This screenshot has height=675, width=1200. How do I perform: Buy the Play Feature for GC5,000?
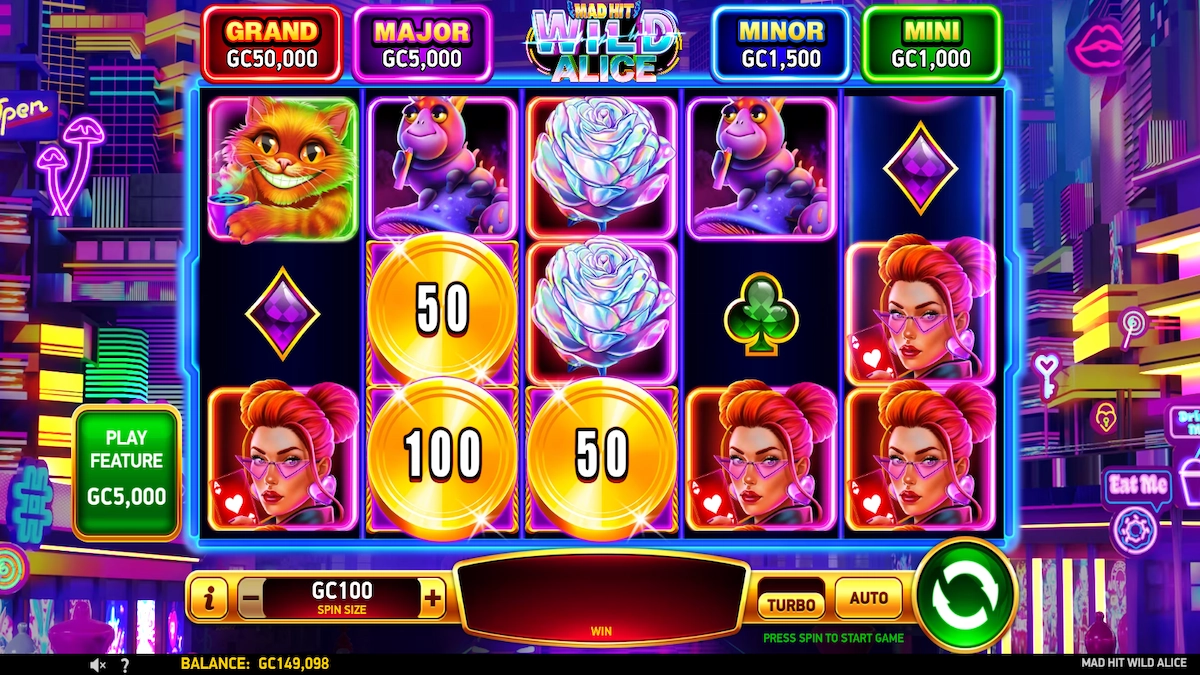point(126,472)
